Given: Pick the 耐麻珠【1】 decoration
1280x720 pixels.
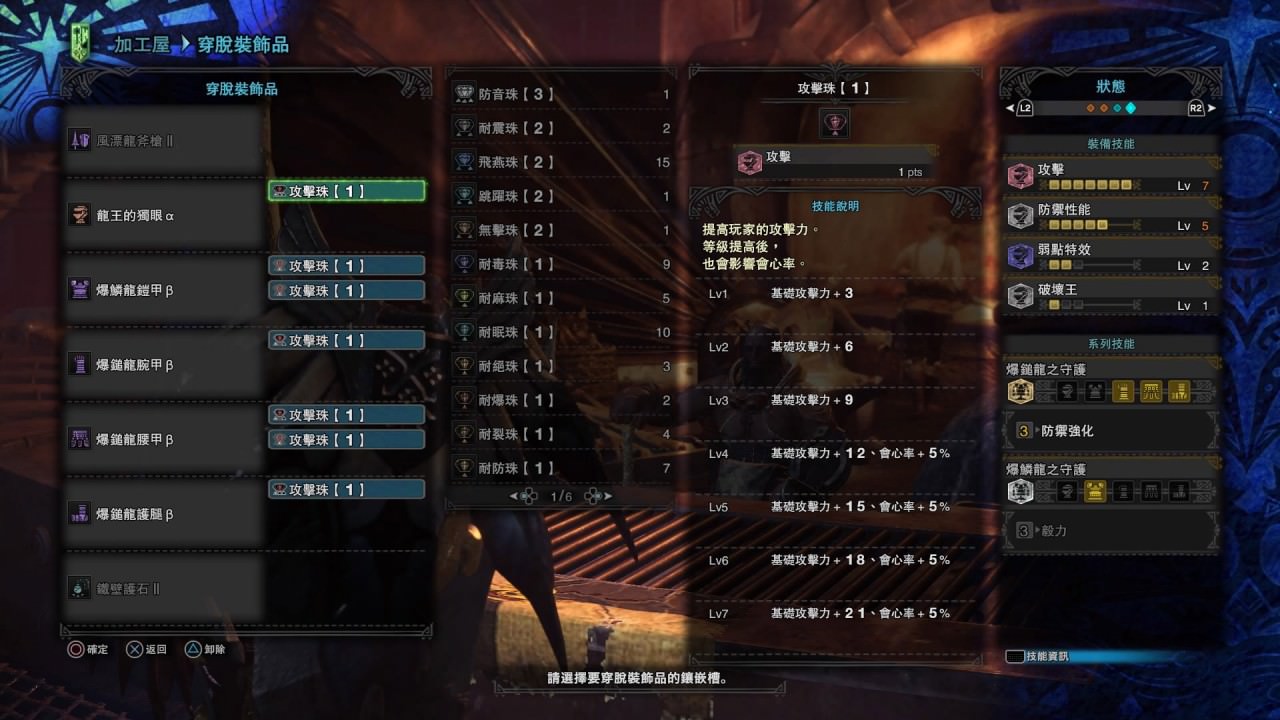Looking at the screenshot, I should [x=562, y=298].
